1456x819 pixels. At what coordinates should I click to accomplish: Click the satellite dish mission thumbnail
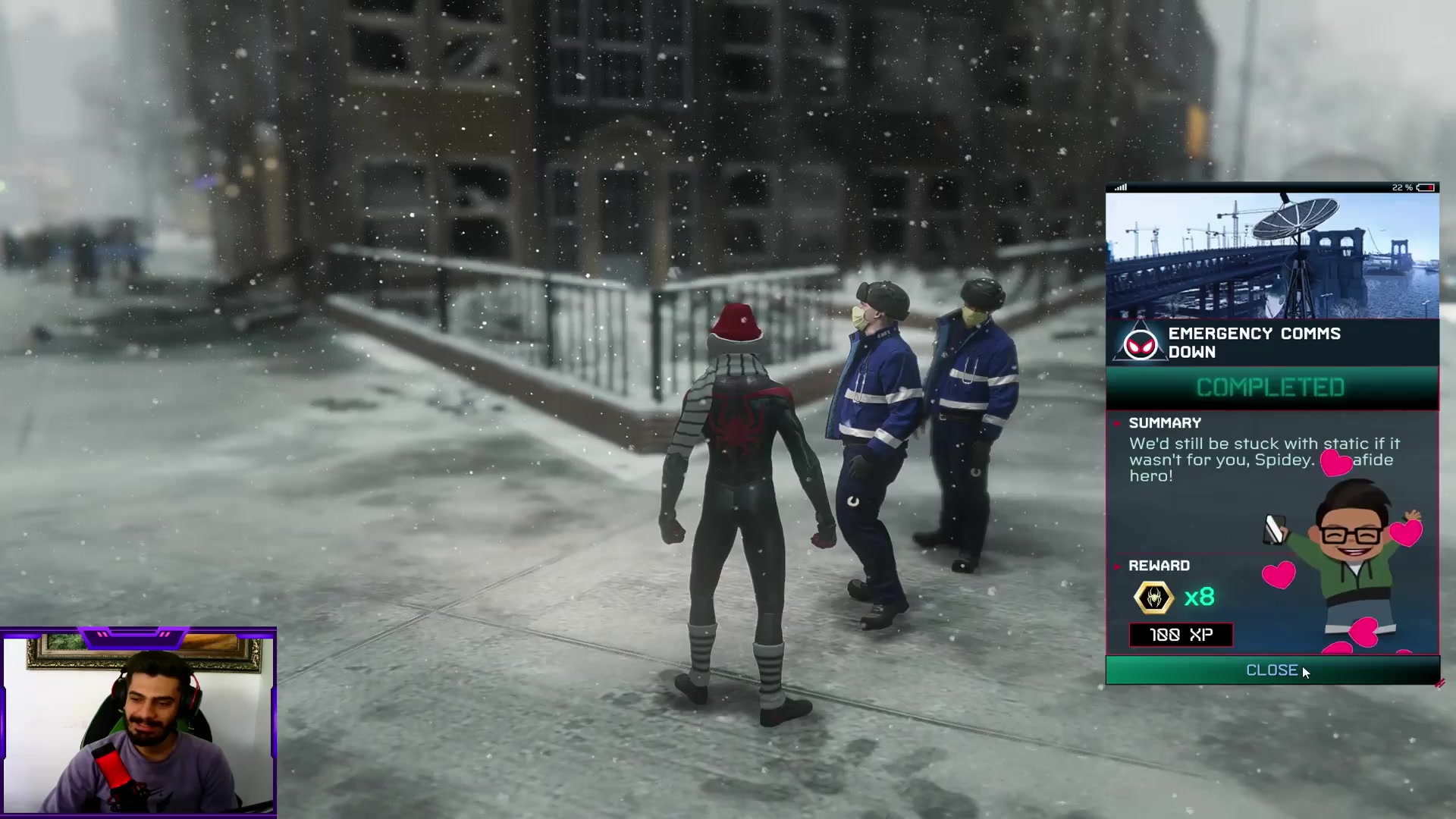point(1272,256)
